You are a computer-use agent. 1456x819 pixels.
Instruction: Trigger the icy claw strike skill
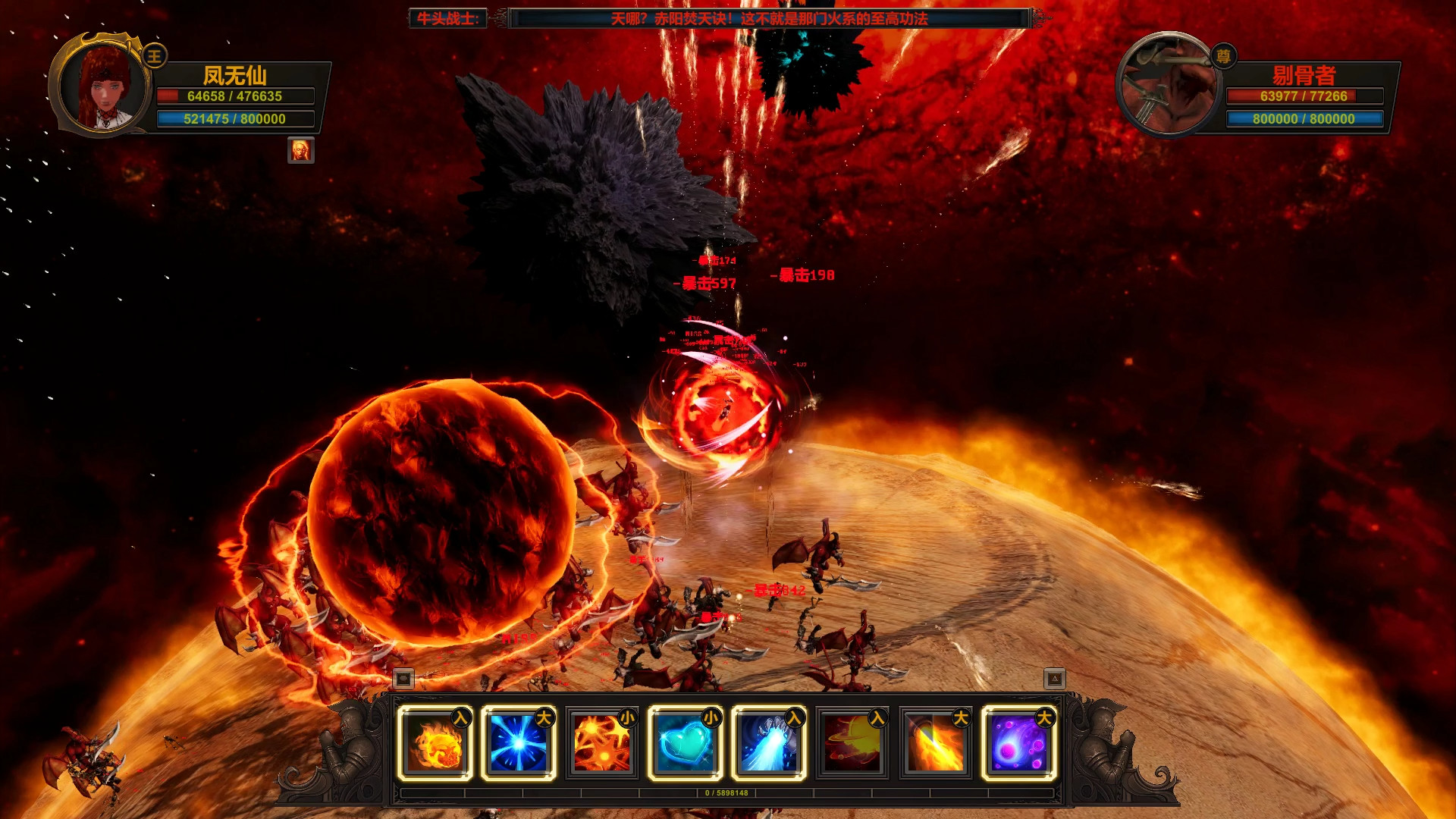point(769,743)
